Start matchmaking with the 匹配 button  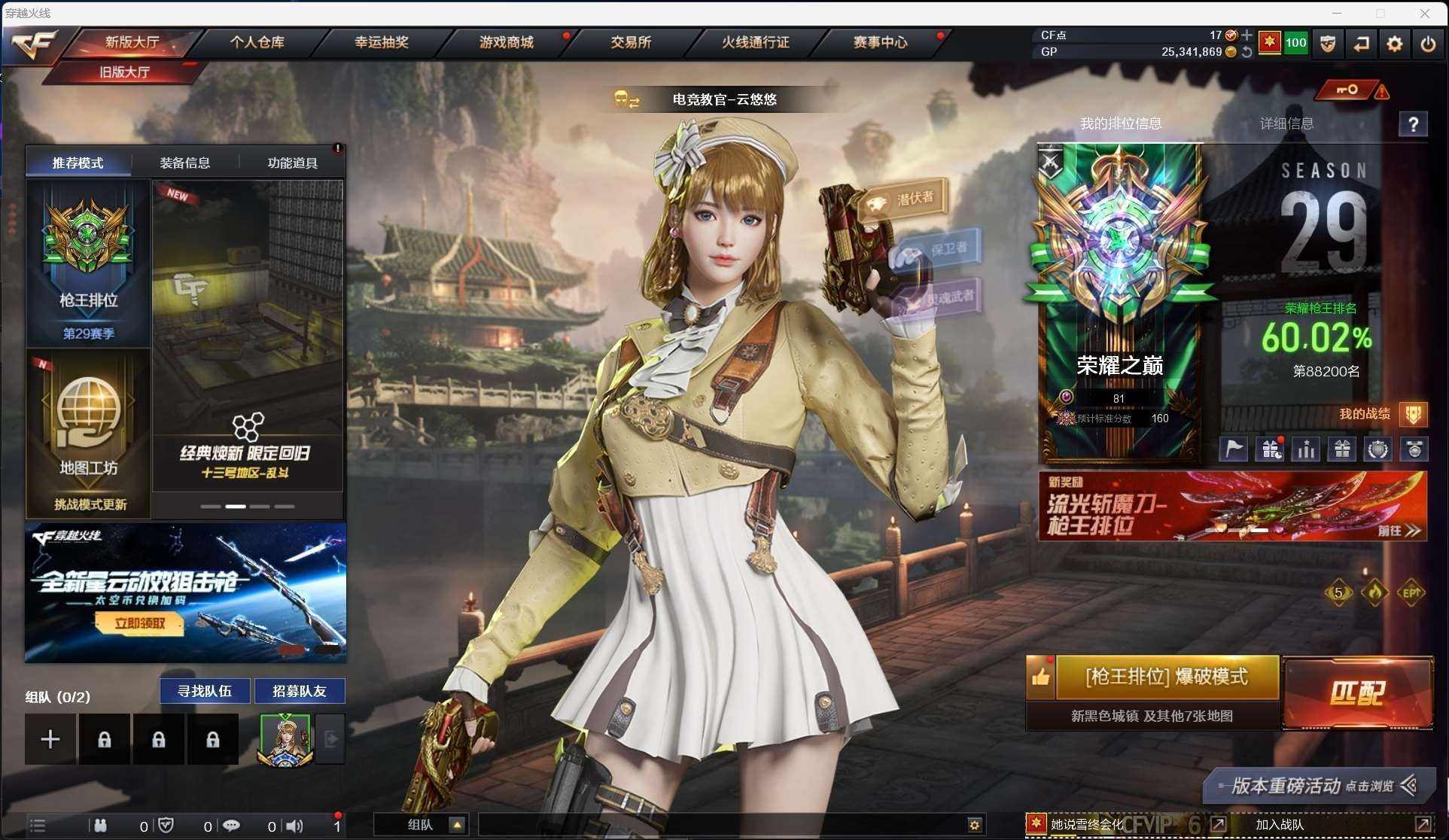click(x=1357, y=692)
